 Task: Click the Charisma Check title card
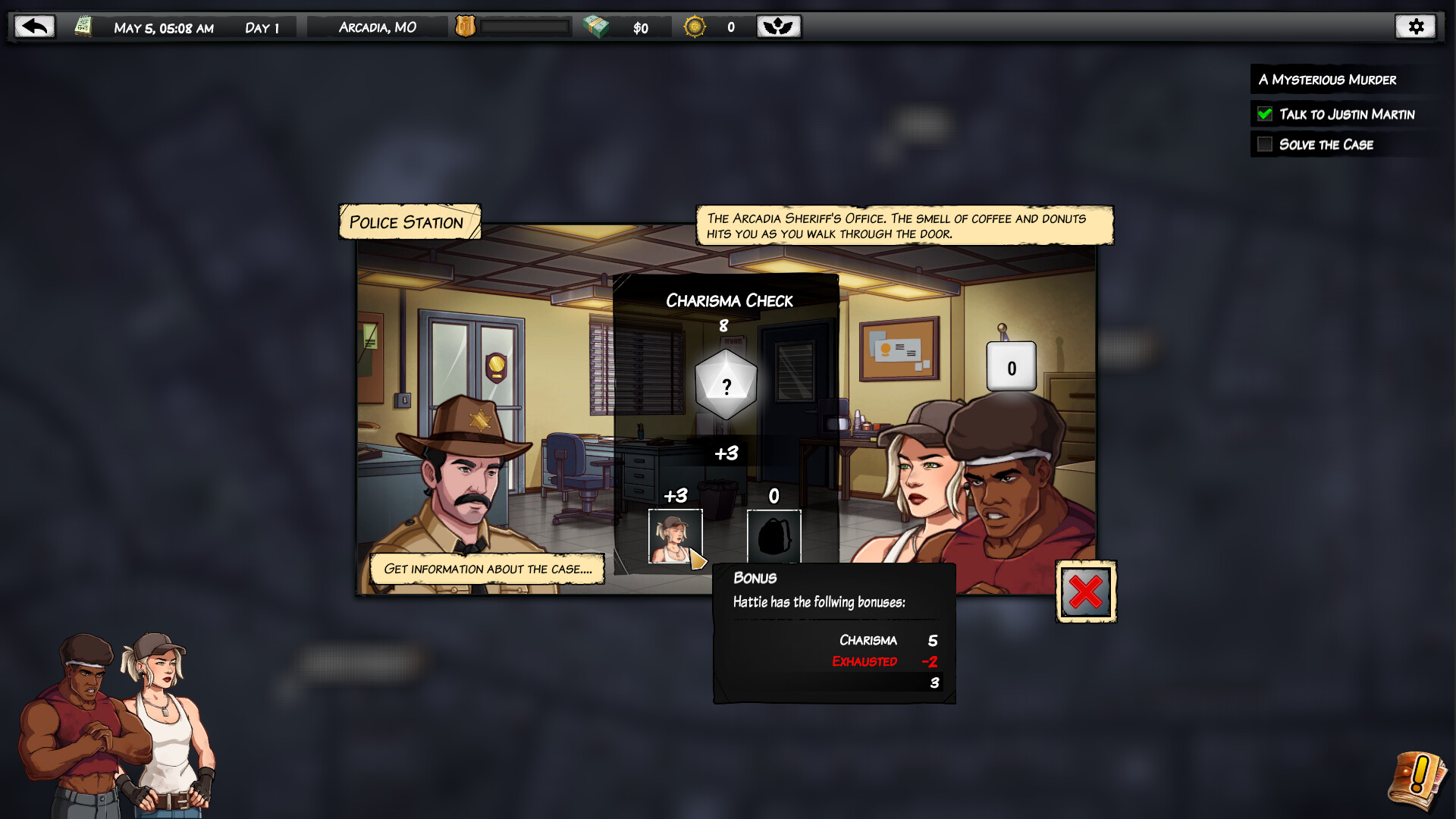tap(728, 300)
